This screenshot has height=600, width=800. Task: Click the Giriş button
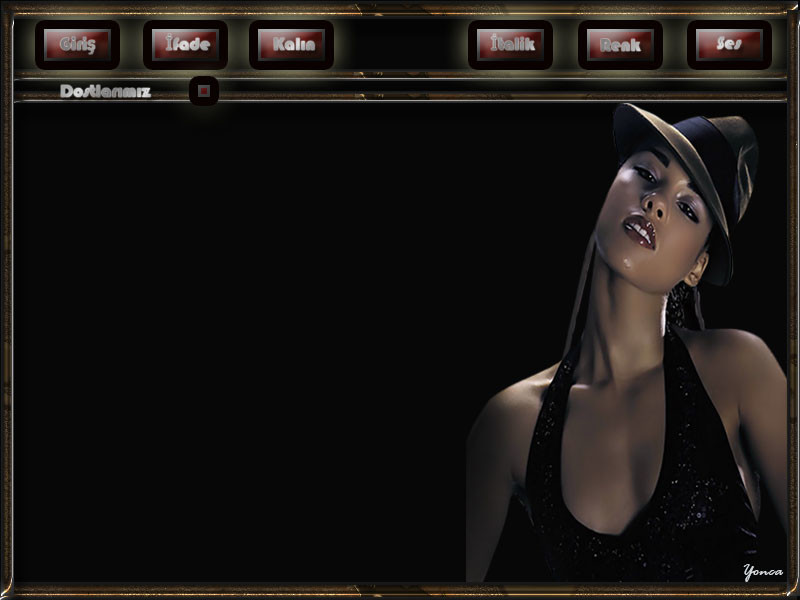(x=77, y=45)
